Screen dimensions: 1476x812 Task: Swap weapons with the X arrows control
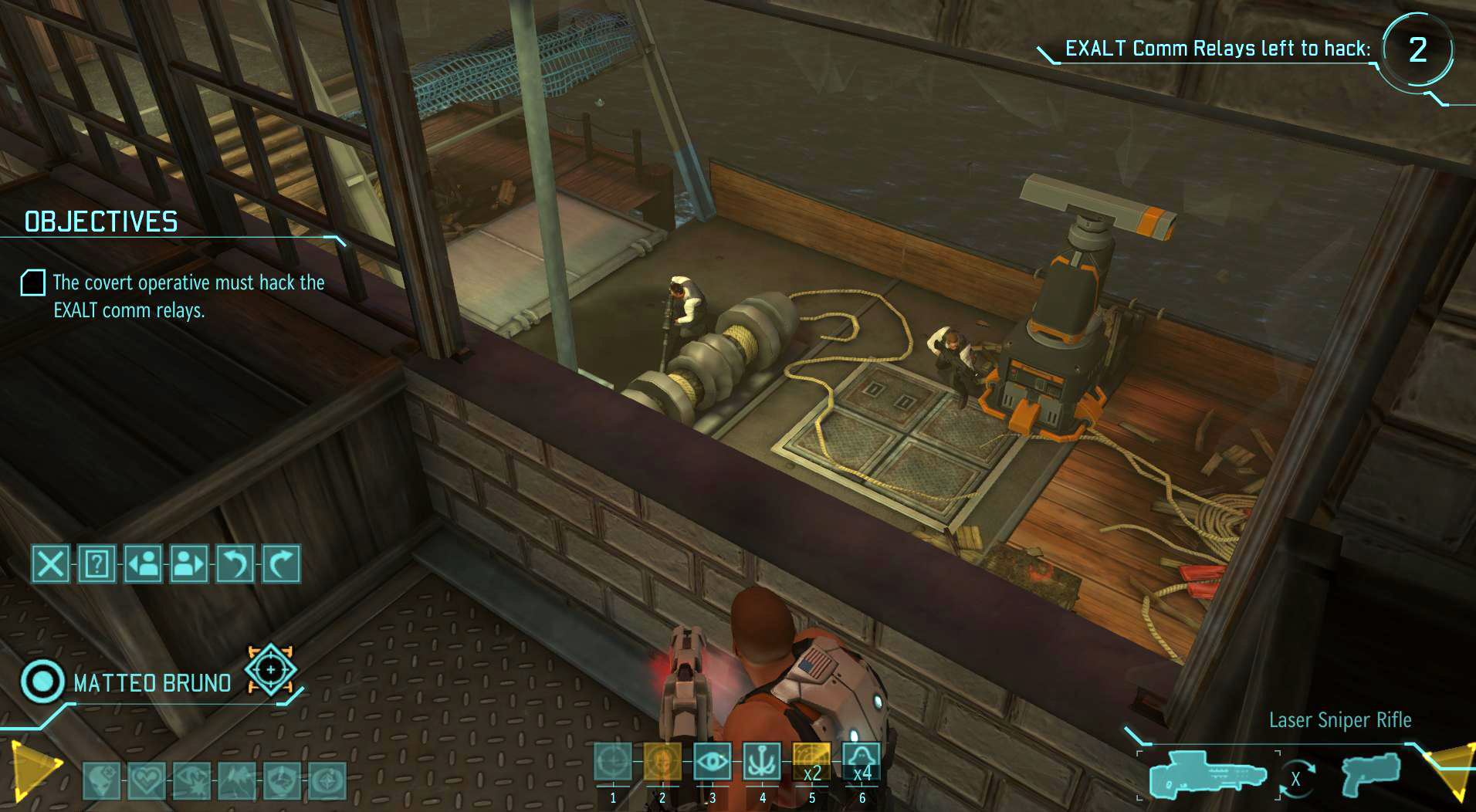1297,780
